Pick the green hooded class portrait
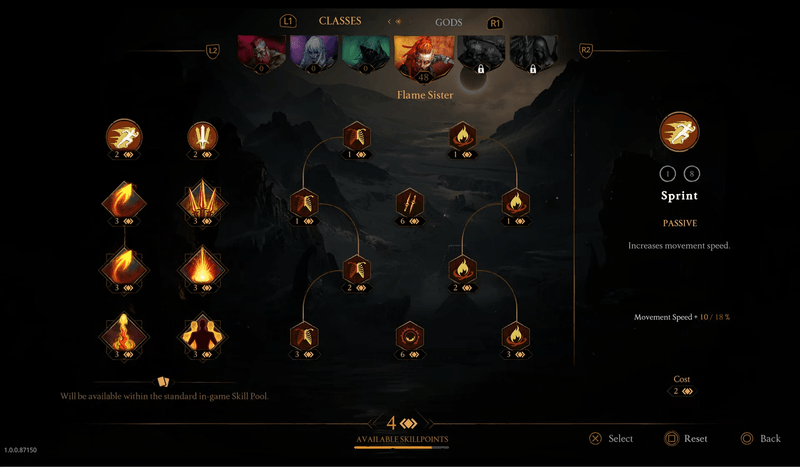 pos(366,55)
